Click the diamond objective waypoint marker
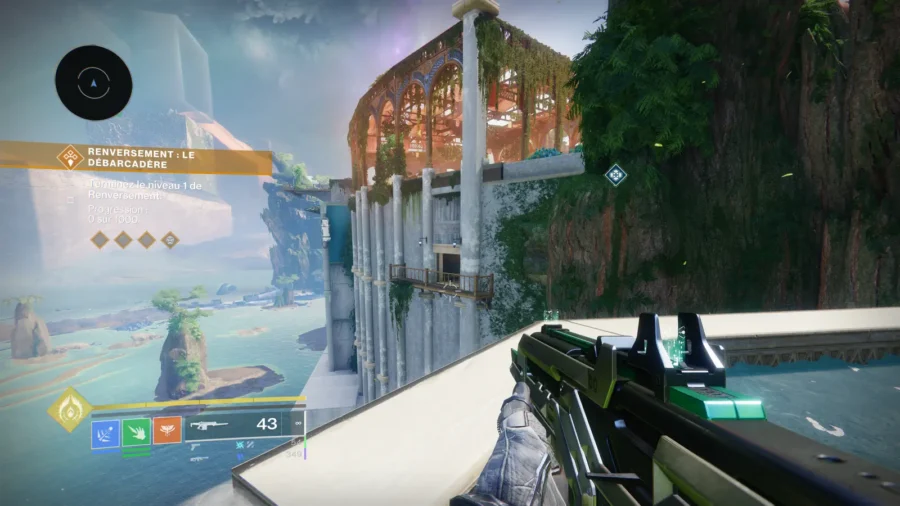 [x=616, y=174]
